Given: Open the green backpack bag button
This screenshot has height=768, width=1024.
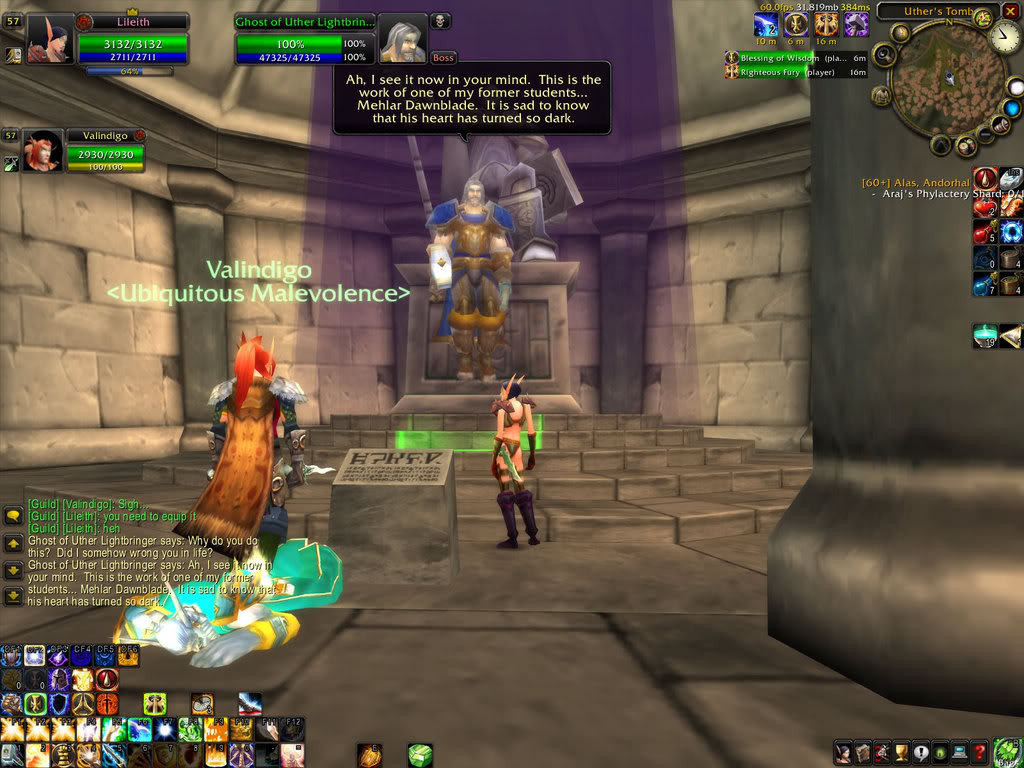Looking at the screenshot, I should [x=1006, y=751].
